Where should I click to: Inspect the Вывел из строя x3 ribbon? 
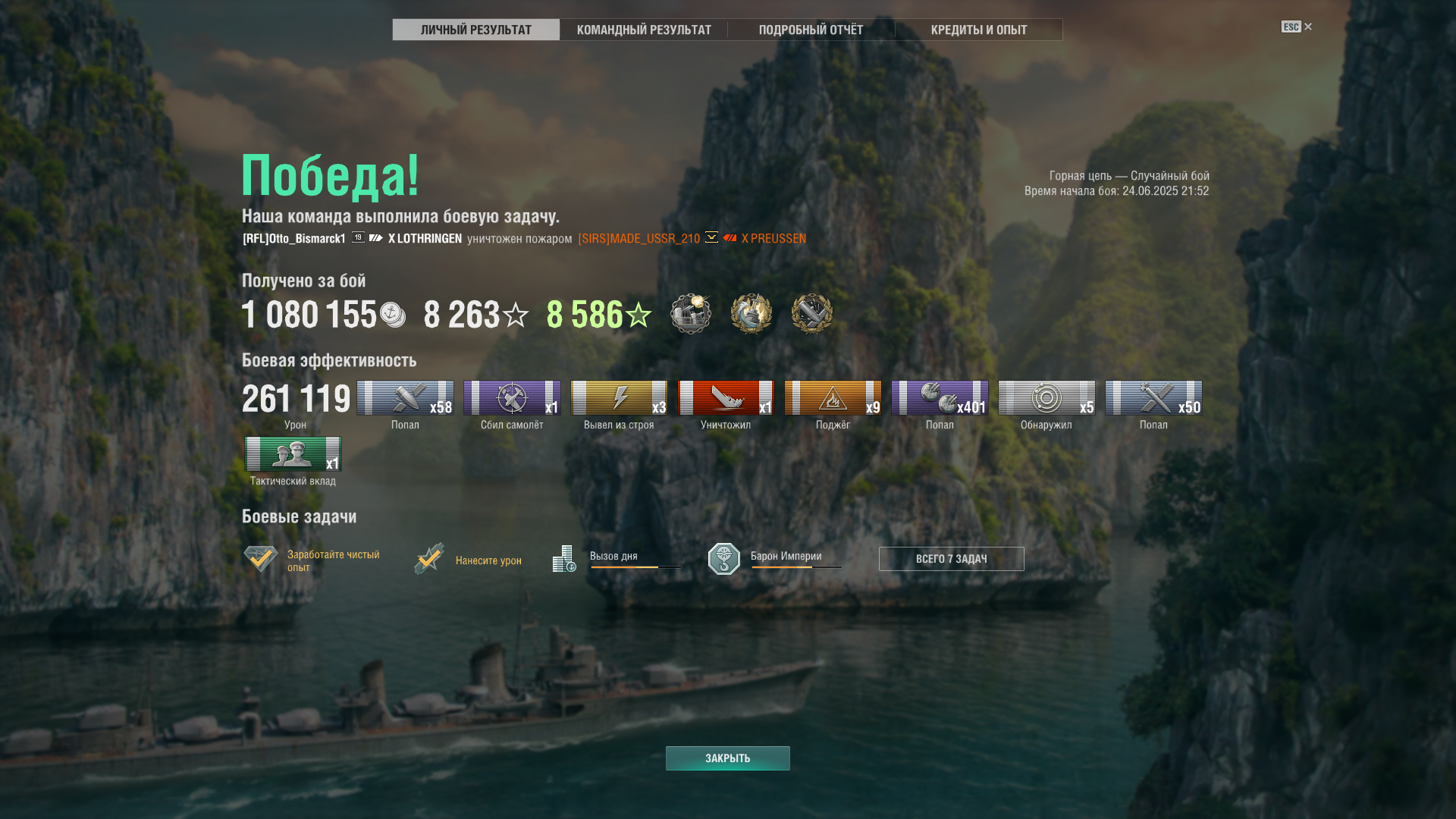tap(619, 398)
